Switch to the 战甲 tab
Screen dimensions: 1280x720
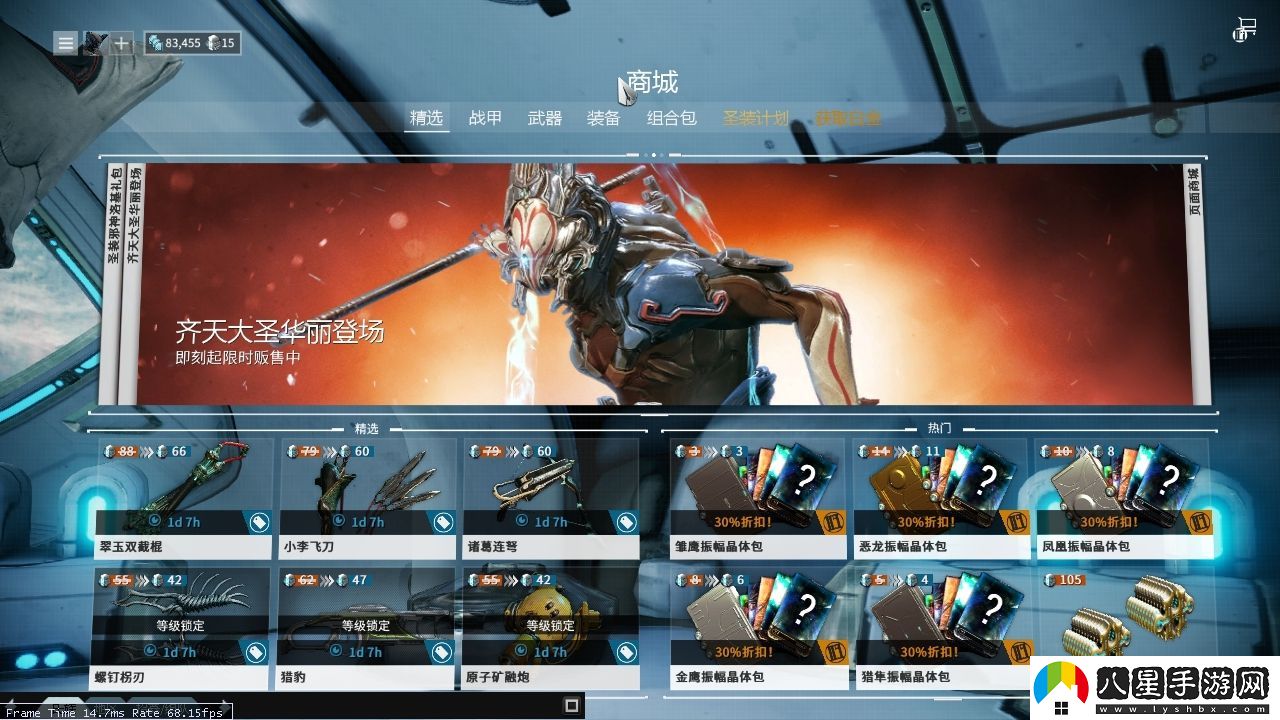click(x=486, y=117)
